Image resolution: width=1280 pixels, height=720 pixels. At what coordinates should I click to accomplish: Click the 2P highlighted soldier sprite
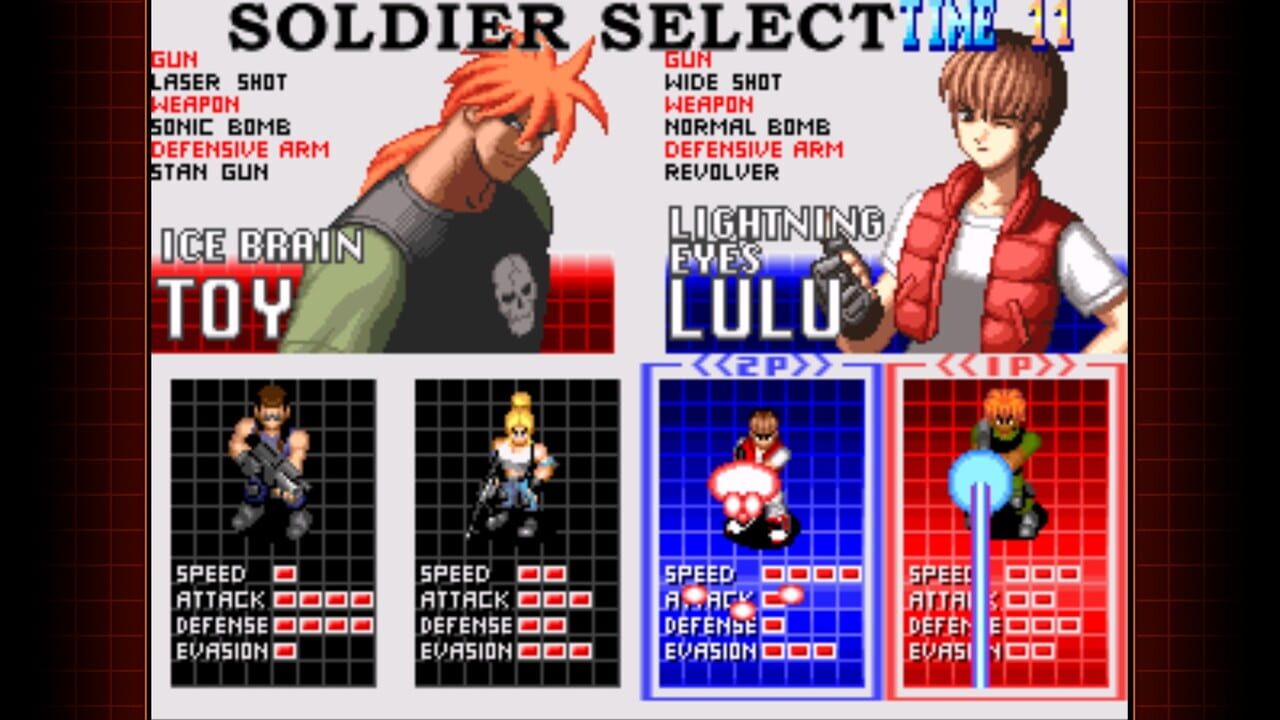point(760,470)
